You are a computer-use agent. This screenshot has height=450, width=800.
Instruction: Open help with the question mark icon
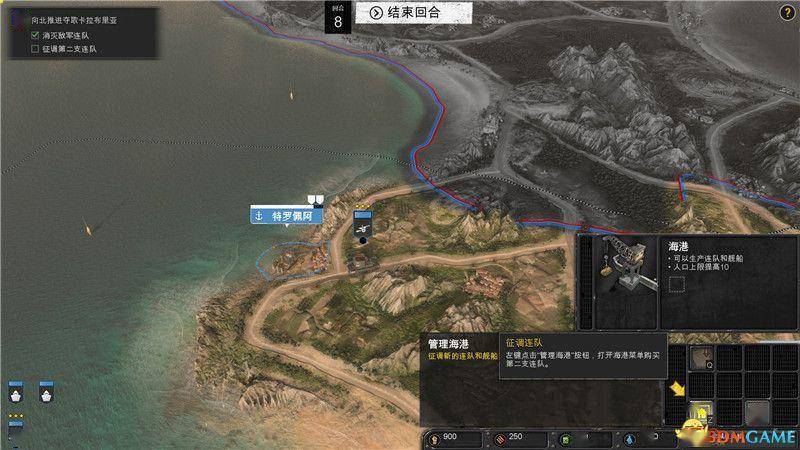788,12
